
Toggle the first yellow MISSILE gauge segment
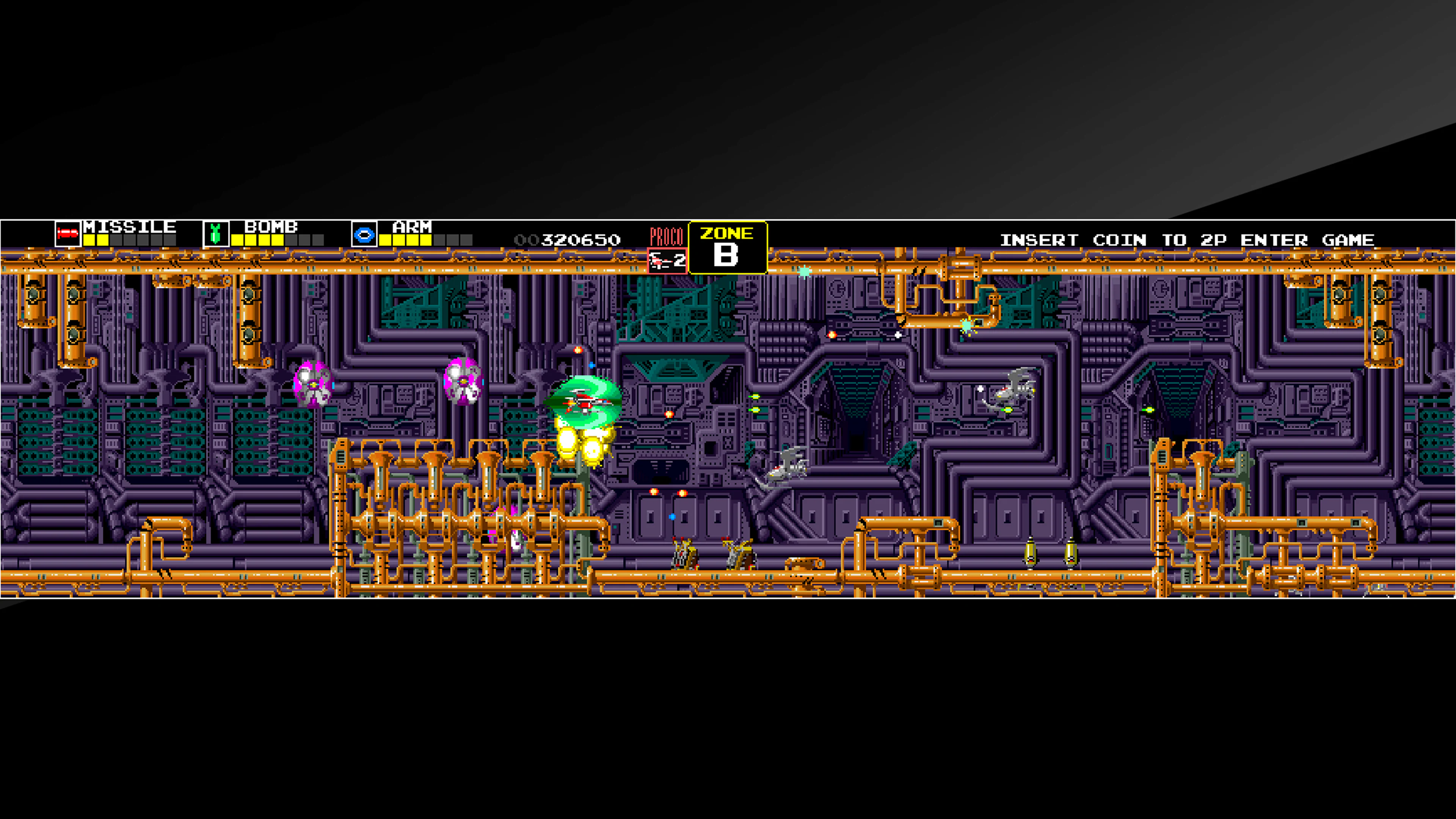click(90, 240)
